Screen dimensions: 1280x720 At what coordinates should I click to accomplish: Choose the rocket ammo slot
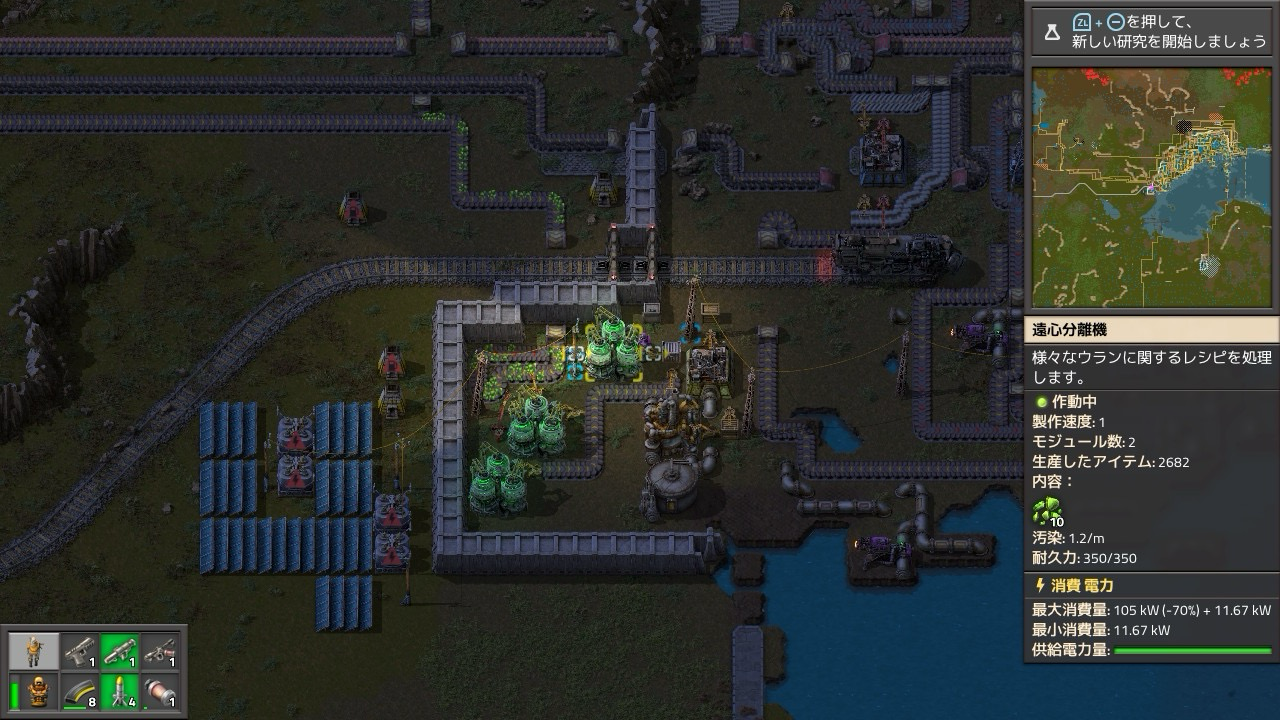click(119, 692)
